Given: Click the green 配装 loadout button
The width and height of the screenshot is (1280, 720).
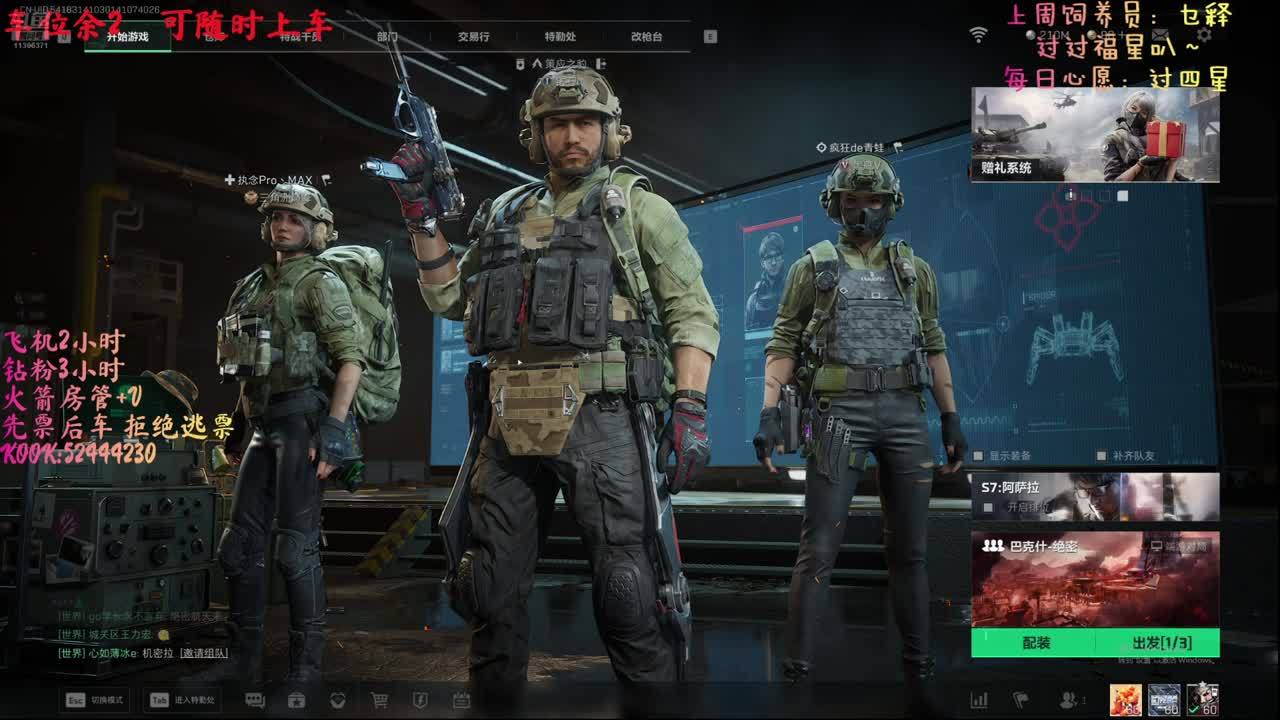Looking at the screenshot, I should pyautogui.click(x=1036, y=643).
